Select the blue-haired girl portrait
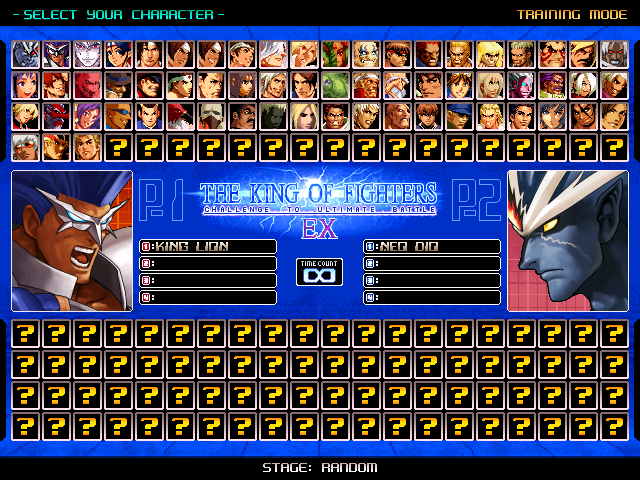Screen dimensions: 640x480 26,86
